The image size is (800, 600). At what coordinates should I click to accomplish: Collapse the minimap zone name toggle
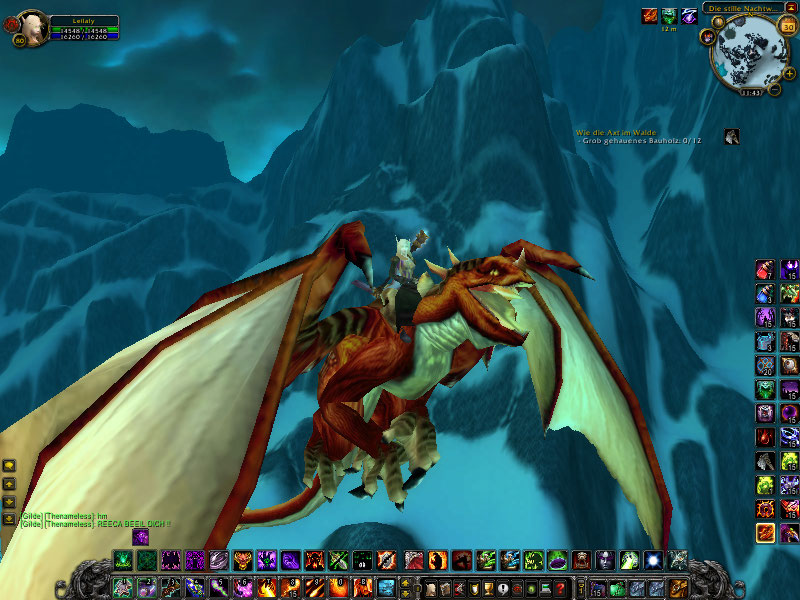(x=790, y=7)
